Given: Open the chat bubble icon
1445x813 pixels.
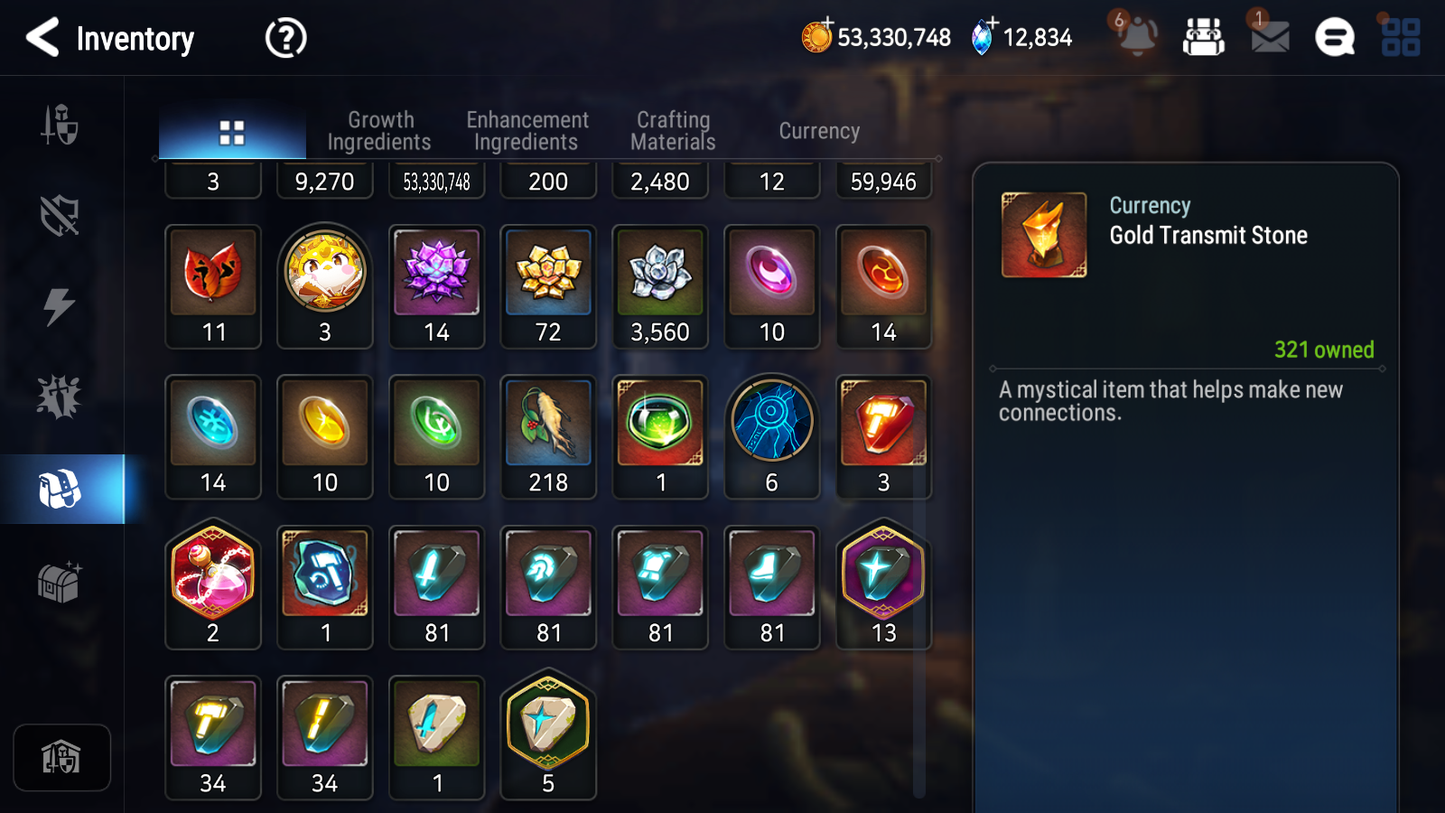Looking at the screenshot, I should pyautogui.click(x=1334, y=37).
